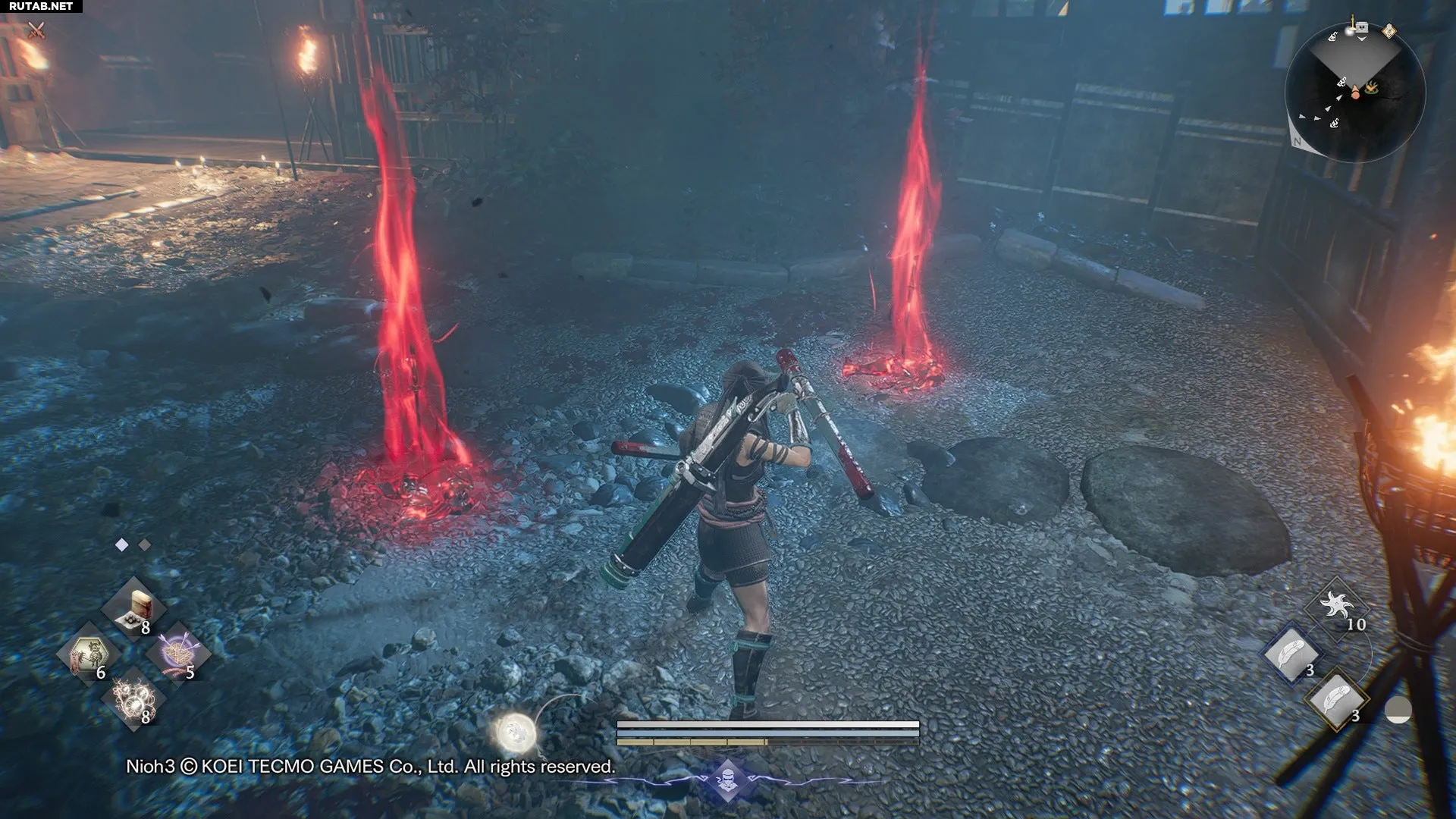Use the blue-framed feather slot

1291,654
